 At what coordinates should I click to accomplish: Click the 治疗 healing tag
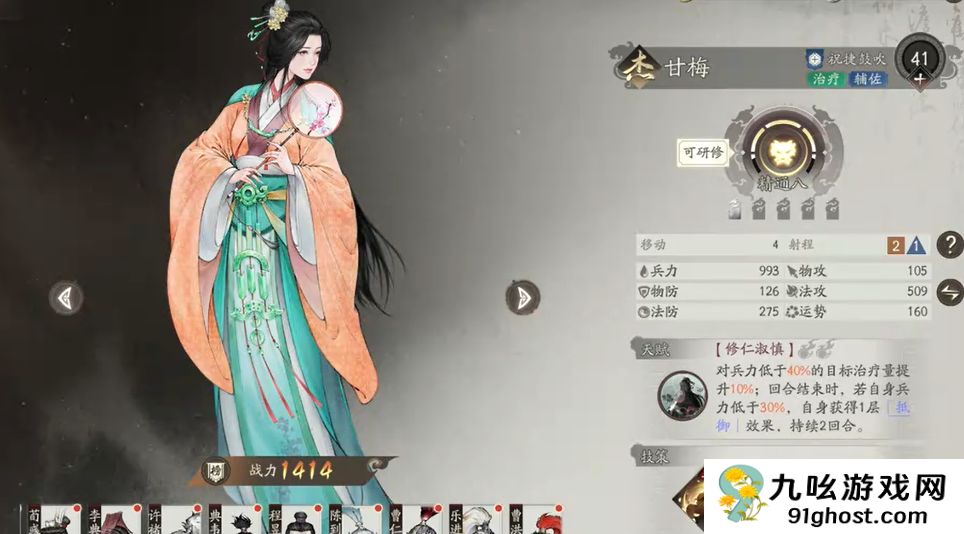pyautogui.click(x=825, y=78)
